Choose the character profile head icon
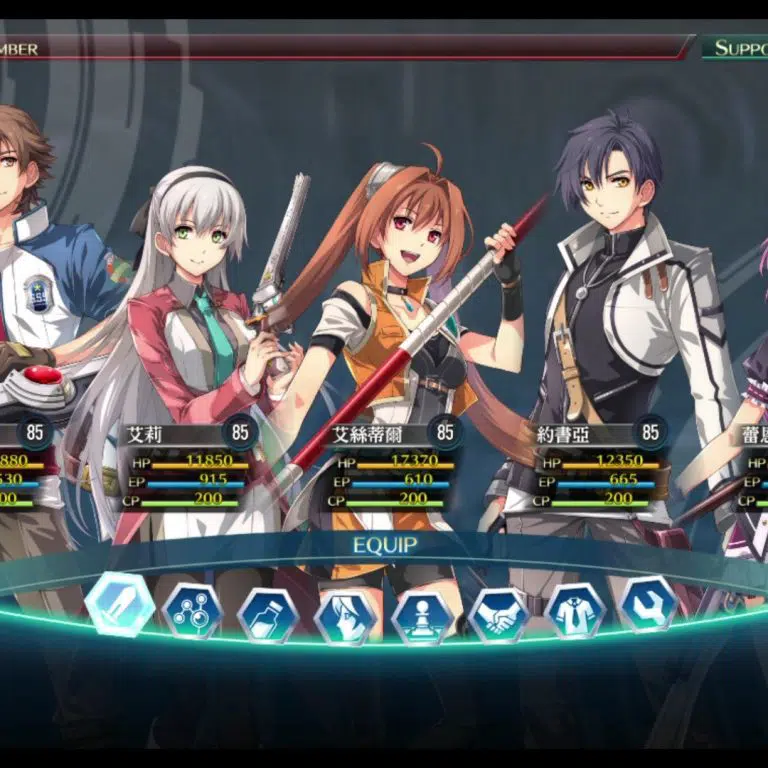This screenshot has height=768, width=768. click(x=346, y=617)
